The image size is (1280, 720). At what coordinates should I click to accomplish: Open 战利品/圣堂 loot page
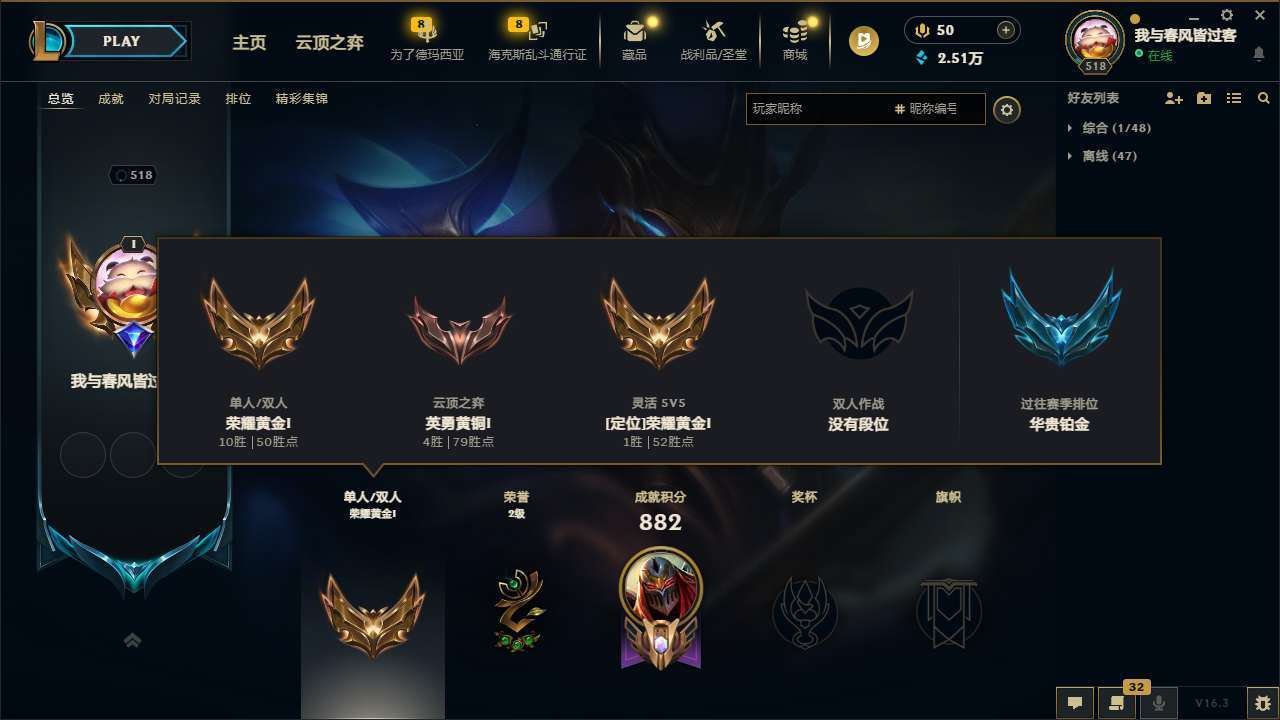tap(713, 40)
